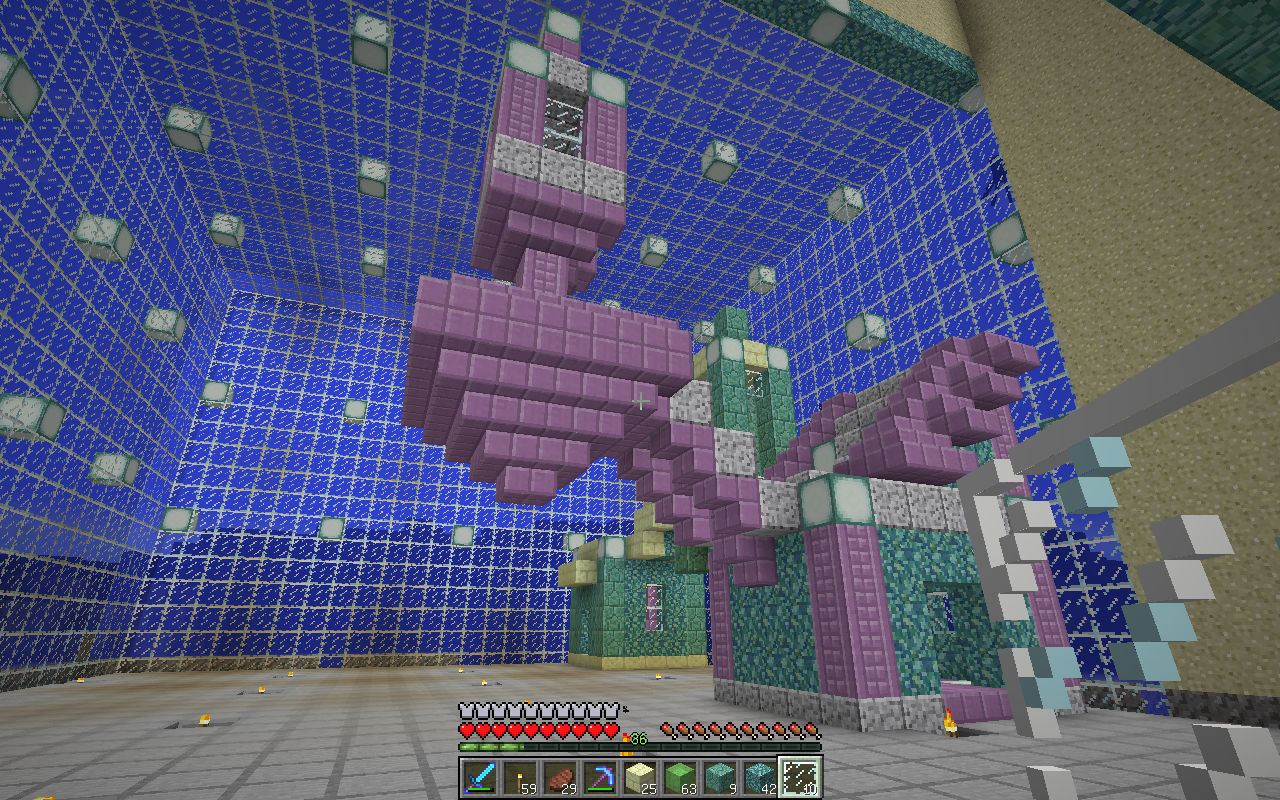Pick the green slime block slot
Image resolution: width=1280 pixels, height=800 pixels.
[680, 777]
